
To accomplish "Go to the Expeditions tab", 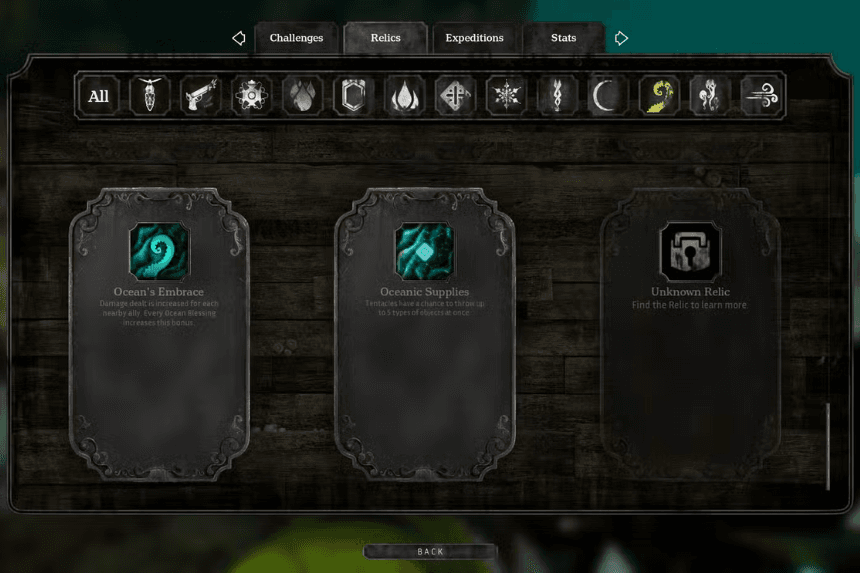I will (474, 38).
